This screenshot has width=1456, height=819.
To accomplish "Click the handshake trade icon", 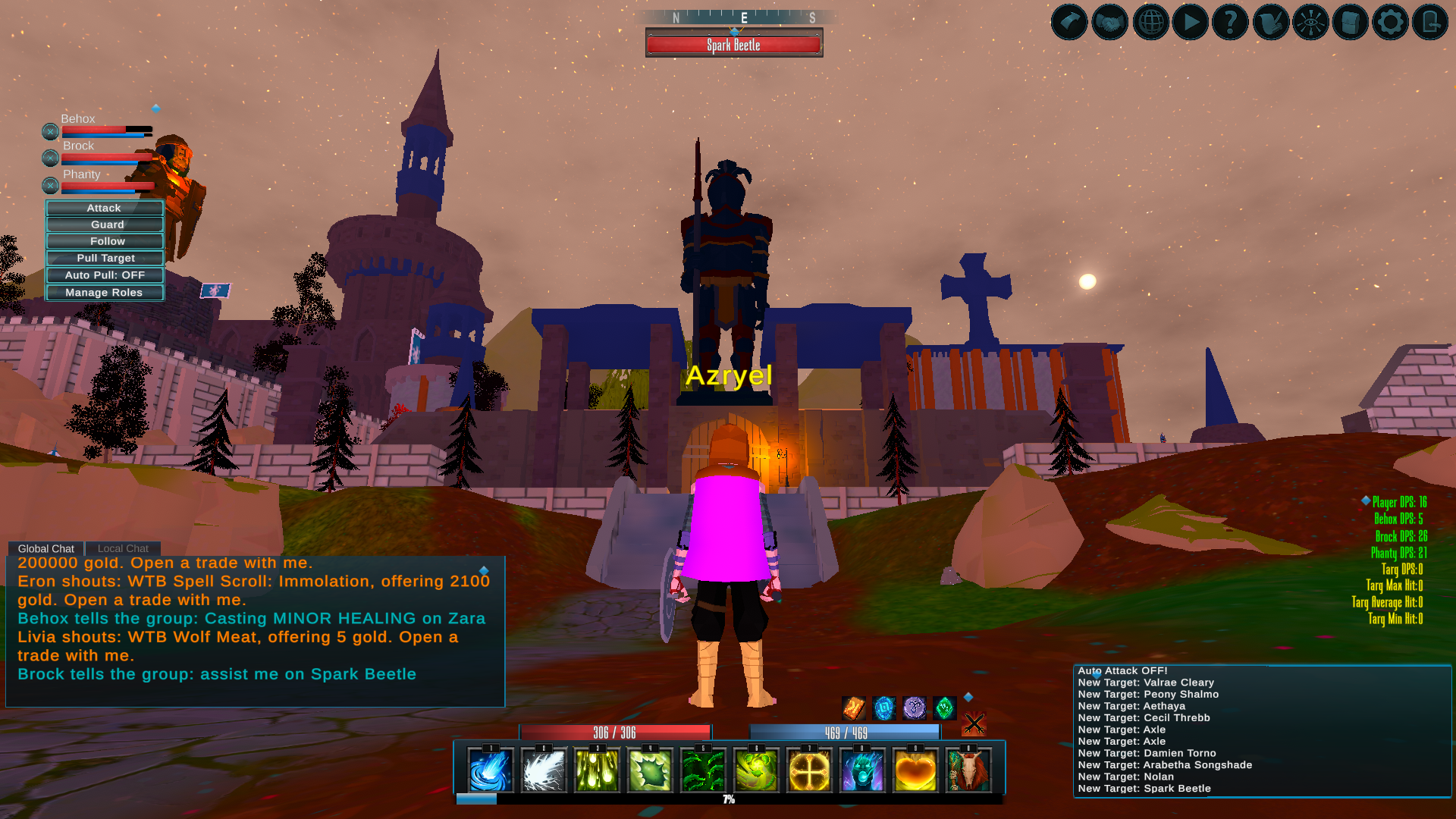I will point(1109,21).
